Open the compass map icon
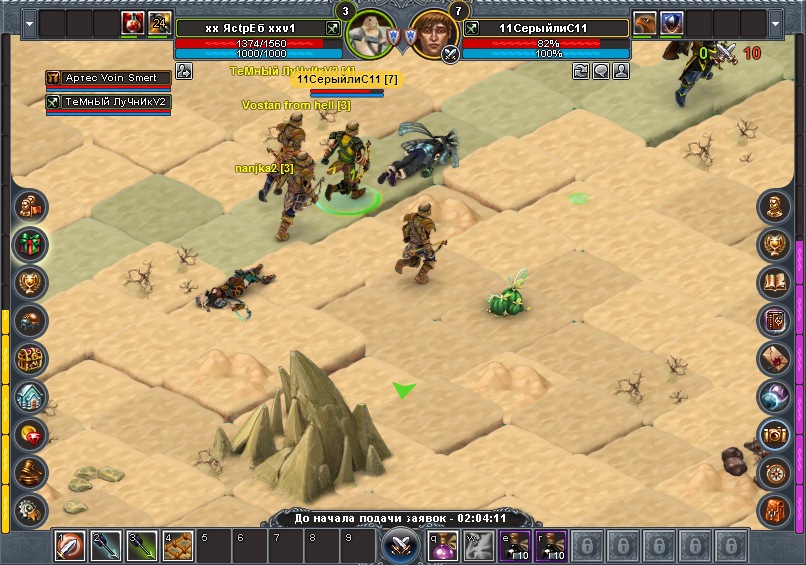Viewport: 806px width, 565px height. point(775,472)
